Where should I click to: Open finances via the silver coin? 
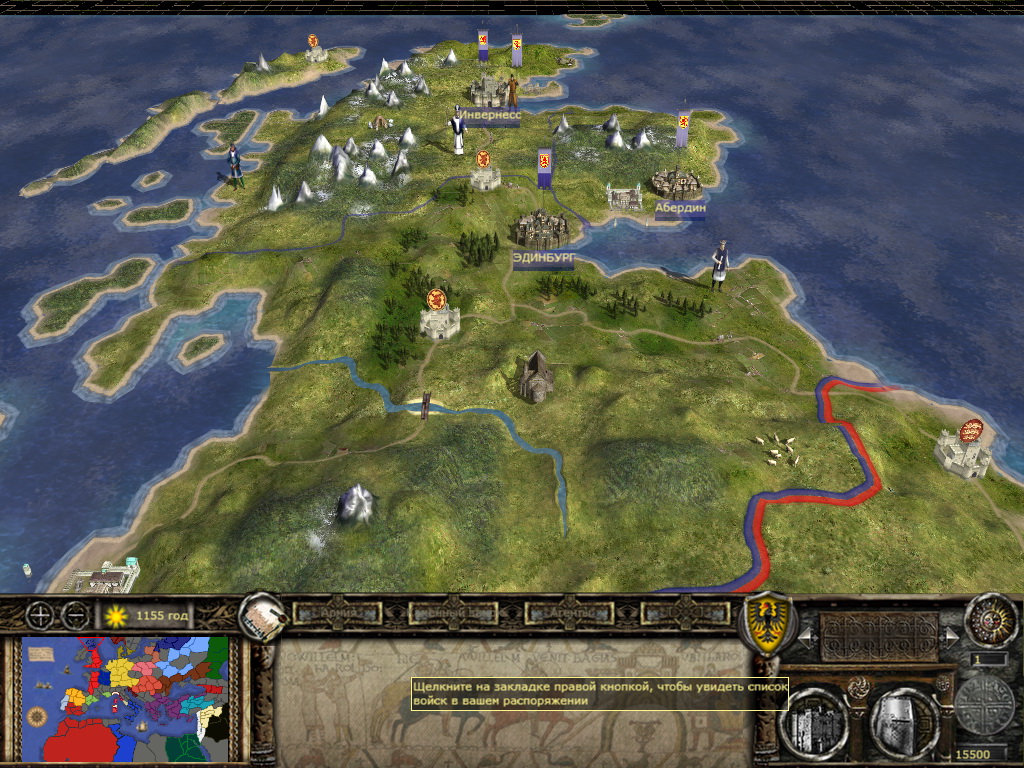point(986,706)
